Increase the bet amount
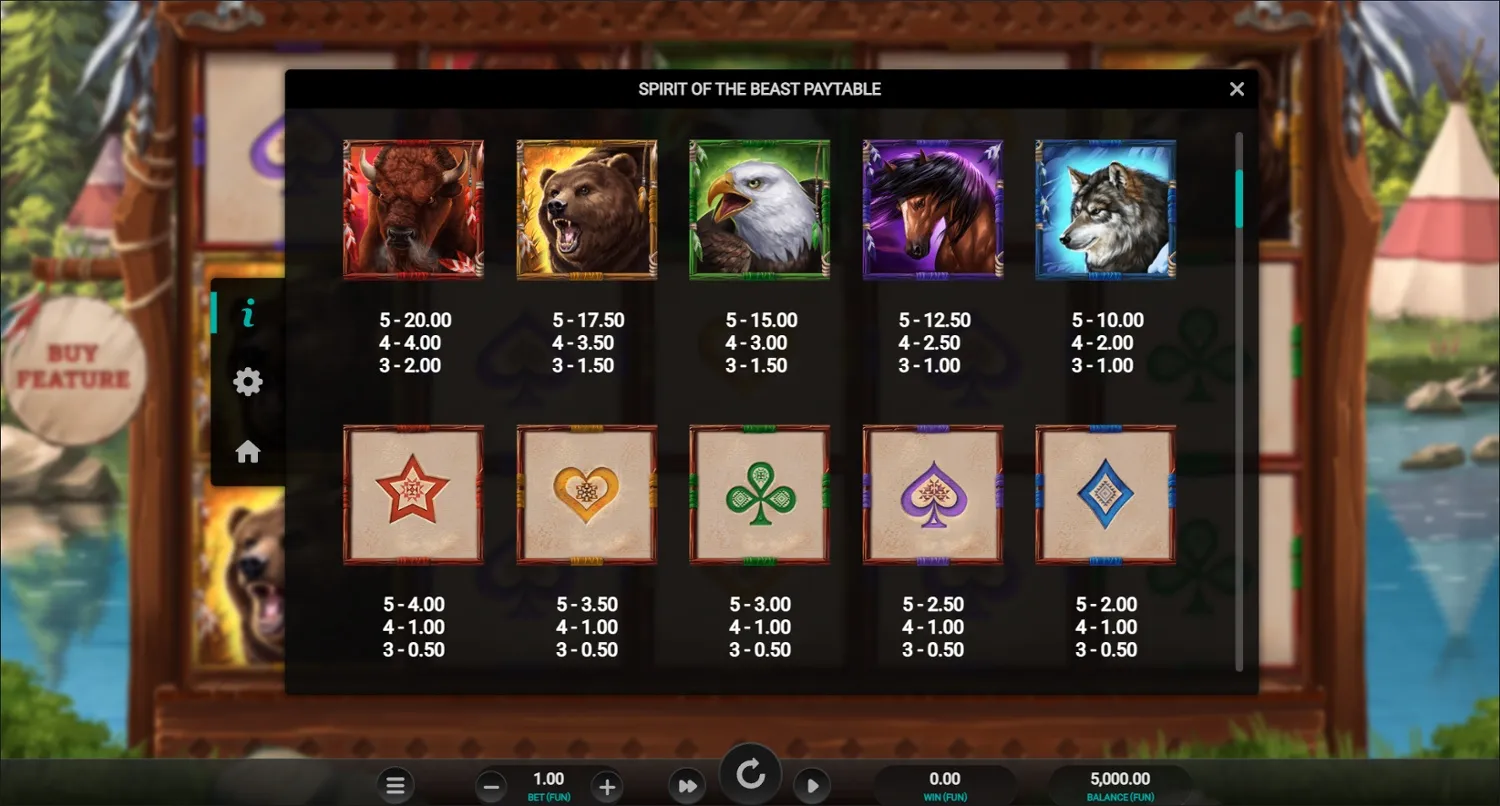The image size is (1500, 806). click(606, 785)
